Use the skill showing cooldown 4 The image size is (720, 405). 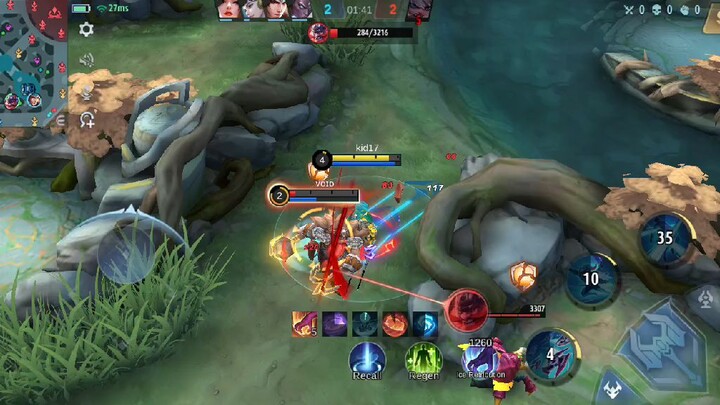click(x=551, y=355)
